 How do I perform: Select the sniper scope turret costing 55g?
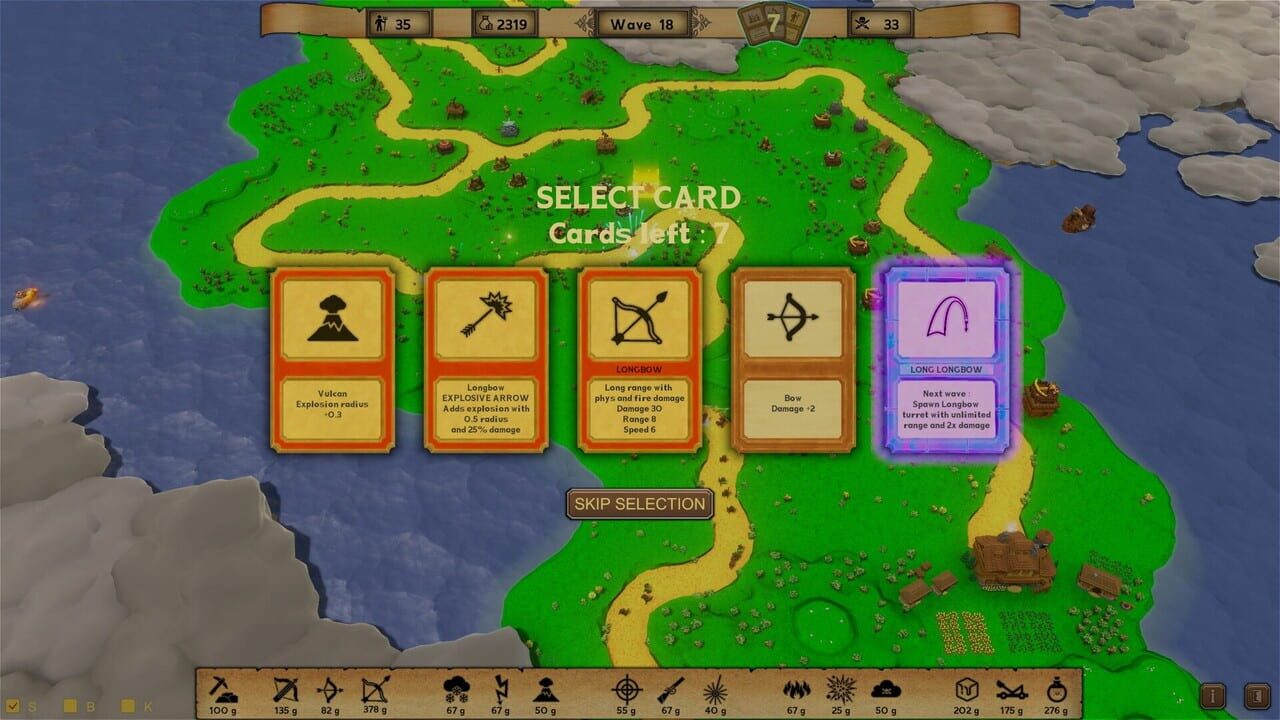(623, 690)
